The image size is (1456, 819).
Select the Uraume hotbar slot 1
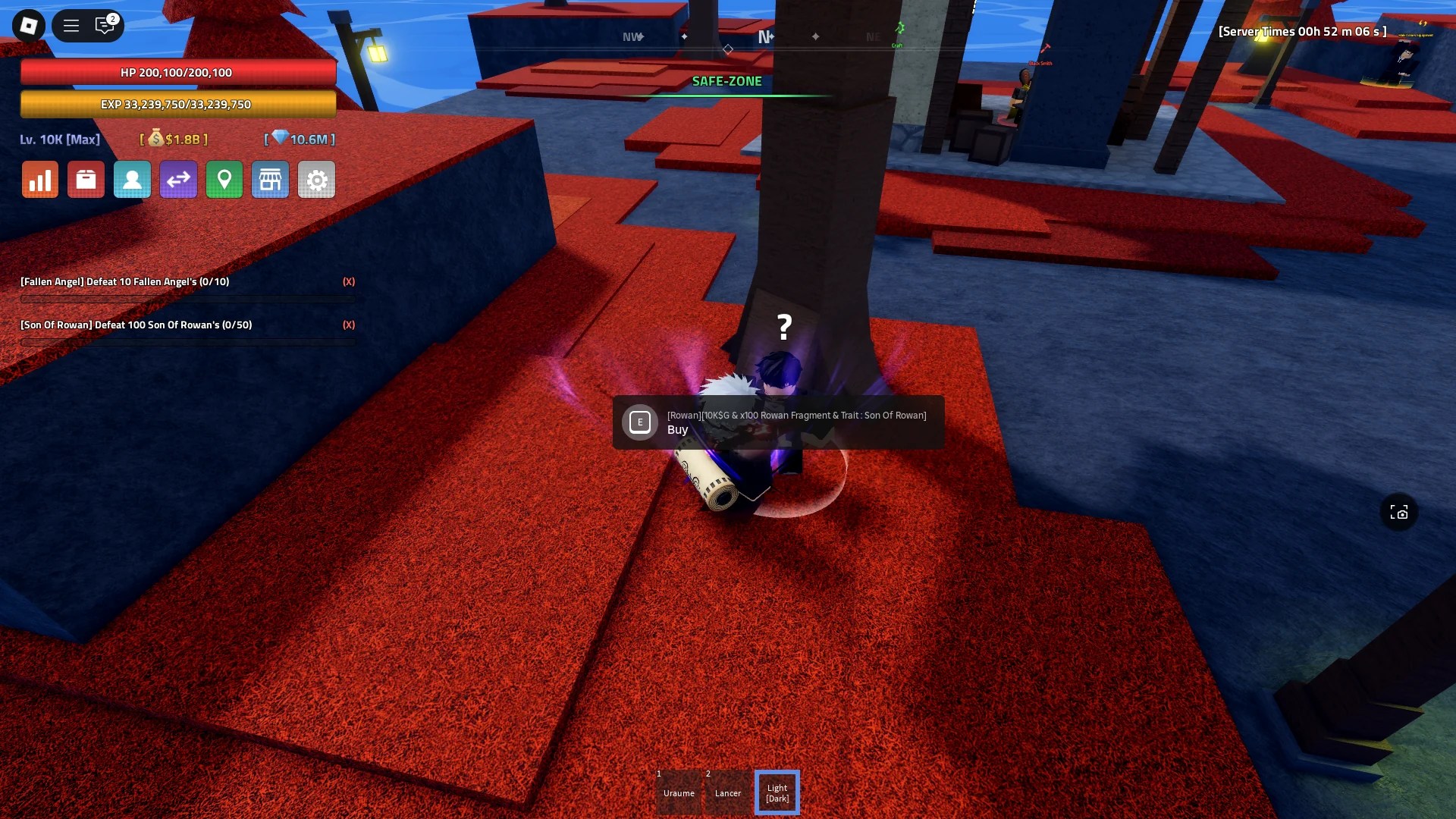click(x=679, y=792)
